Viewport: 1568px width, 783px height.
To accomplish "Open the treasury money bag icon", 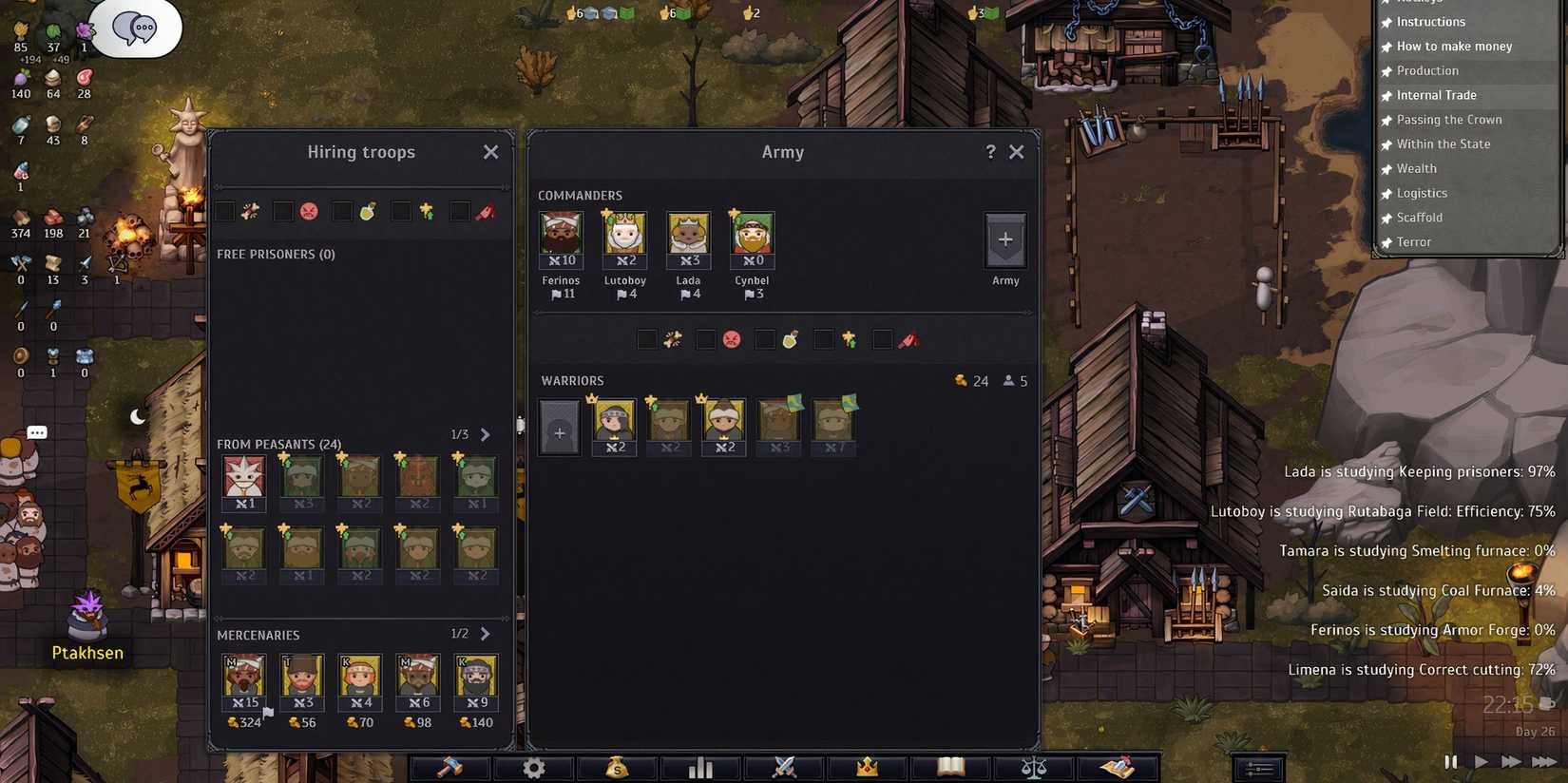I will (617, 767).
